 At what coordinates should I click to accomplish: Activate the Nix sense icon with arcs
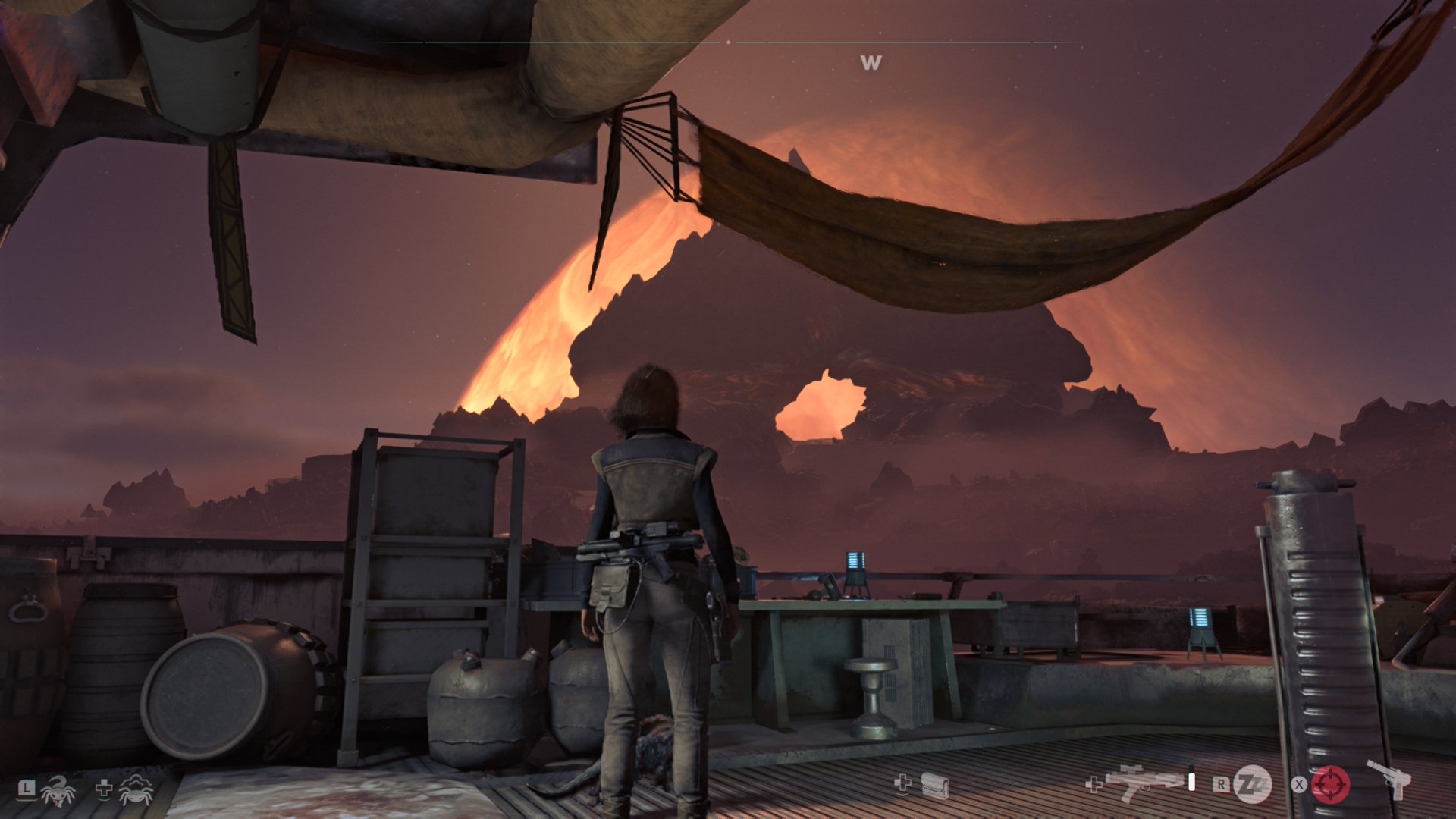coord(136,790)
